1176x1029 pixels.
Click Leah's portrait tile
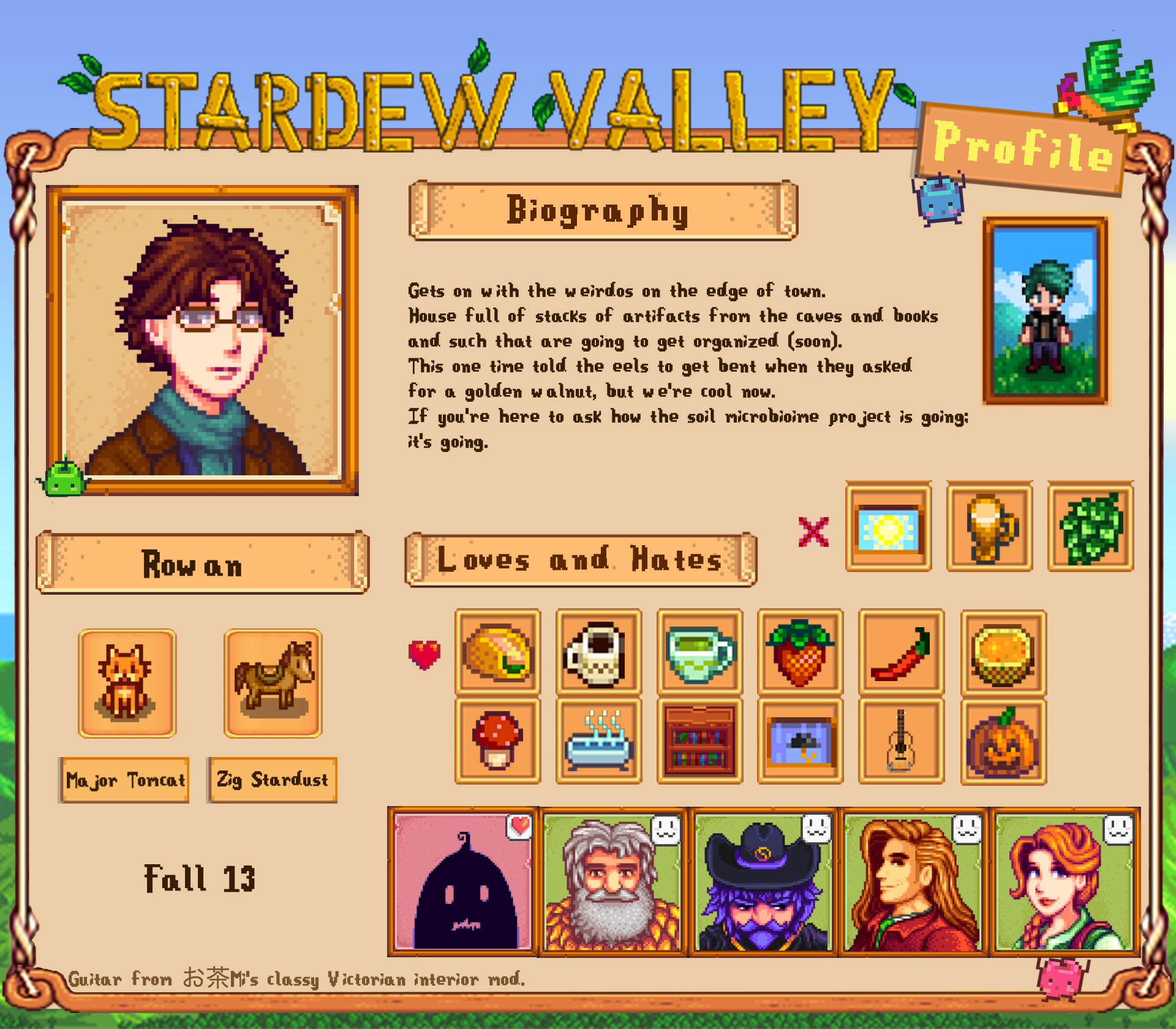pyautogui.click(x=1064, y=882)
